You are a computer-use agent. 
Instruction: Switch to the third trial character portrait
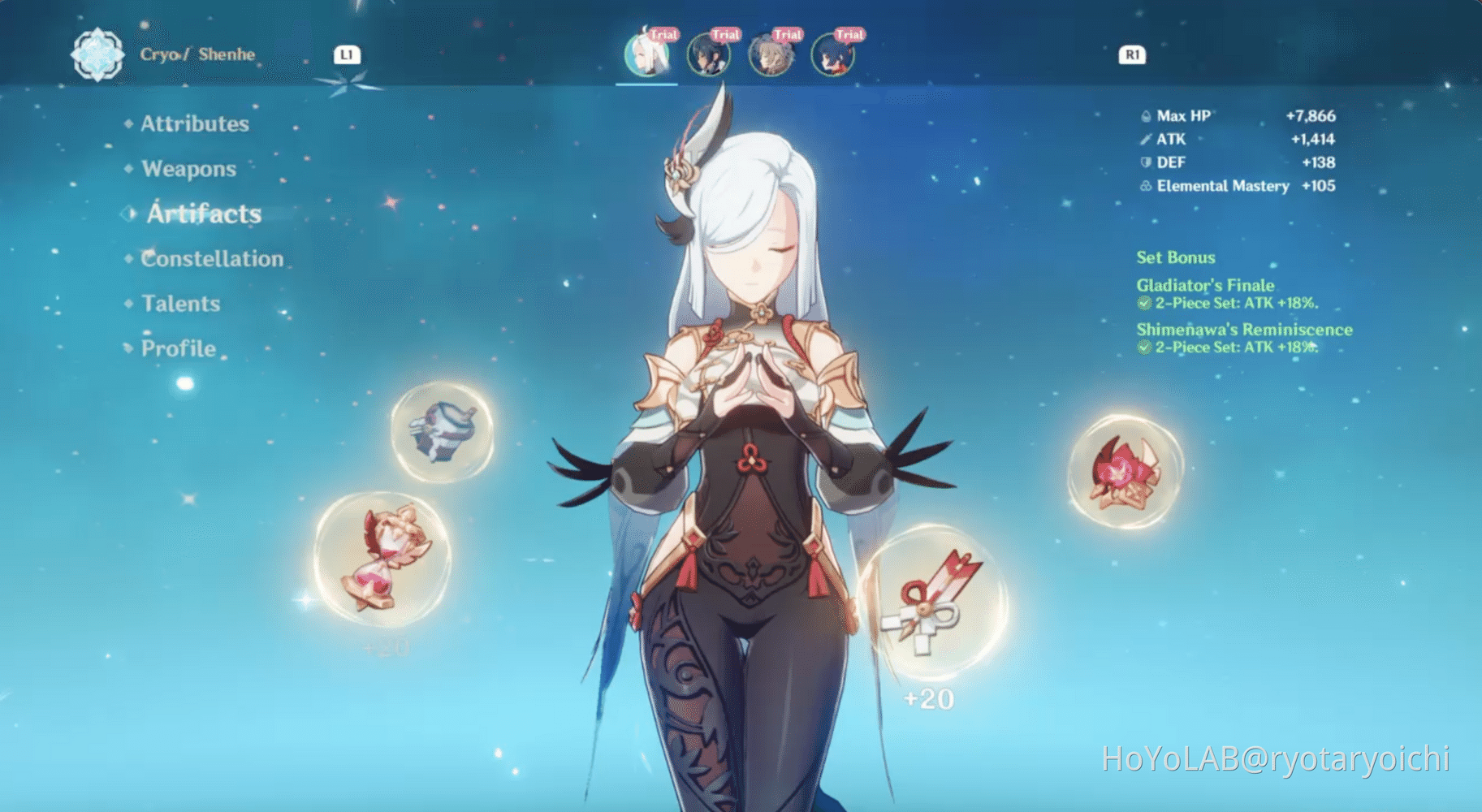click(771, 55)
